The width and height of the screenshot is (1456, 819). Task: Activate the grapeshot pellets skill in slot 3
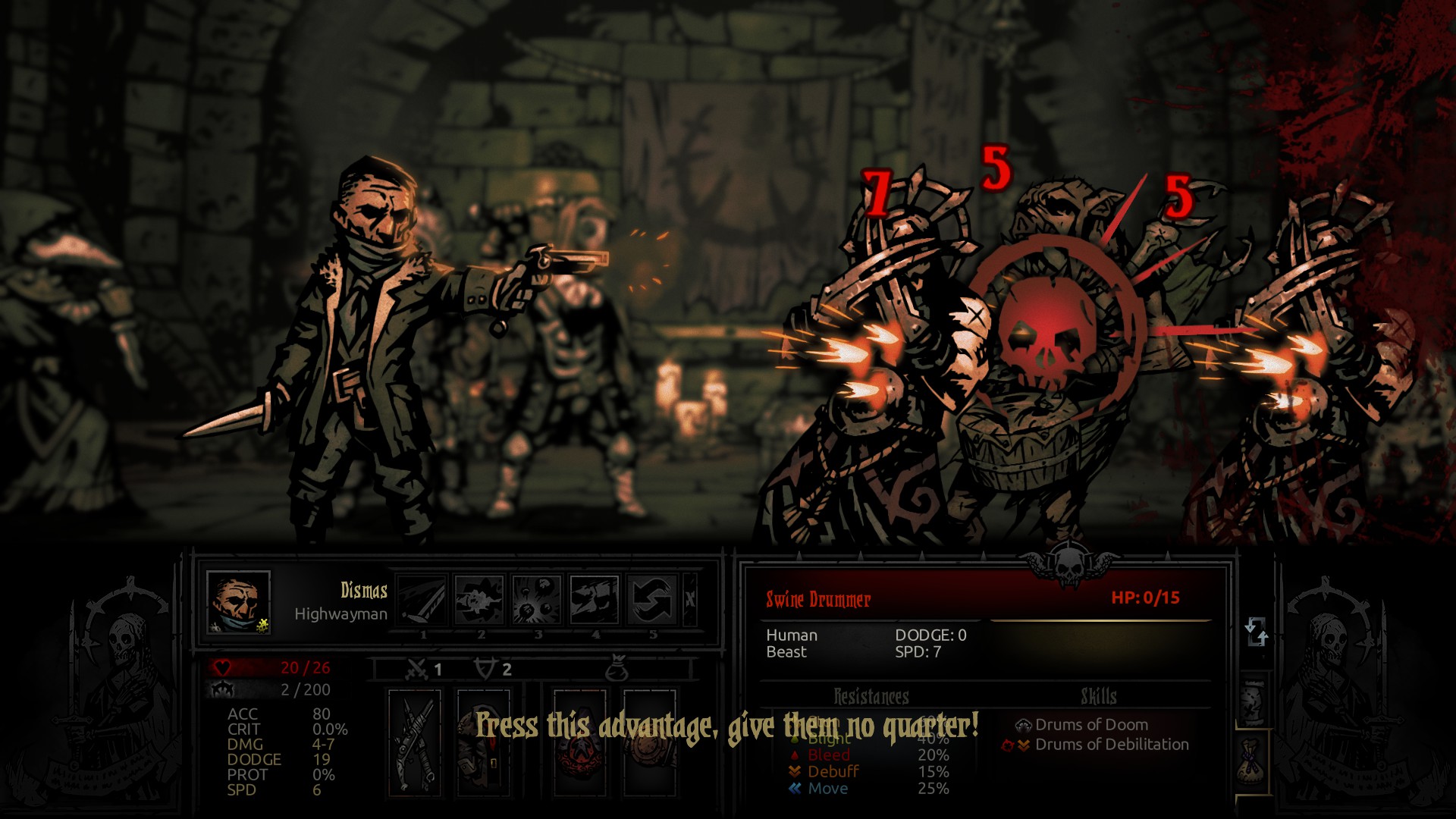pos(537,600)
